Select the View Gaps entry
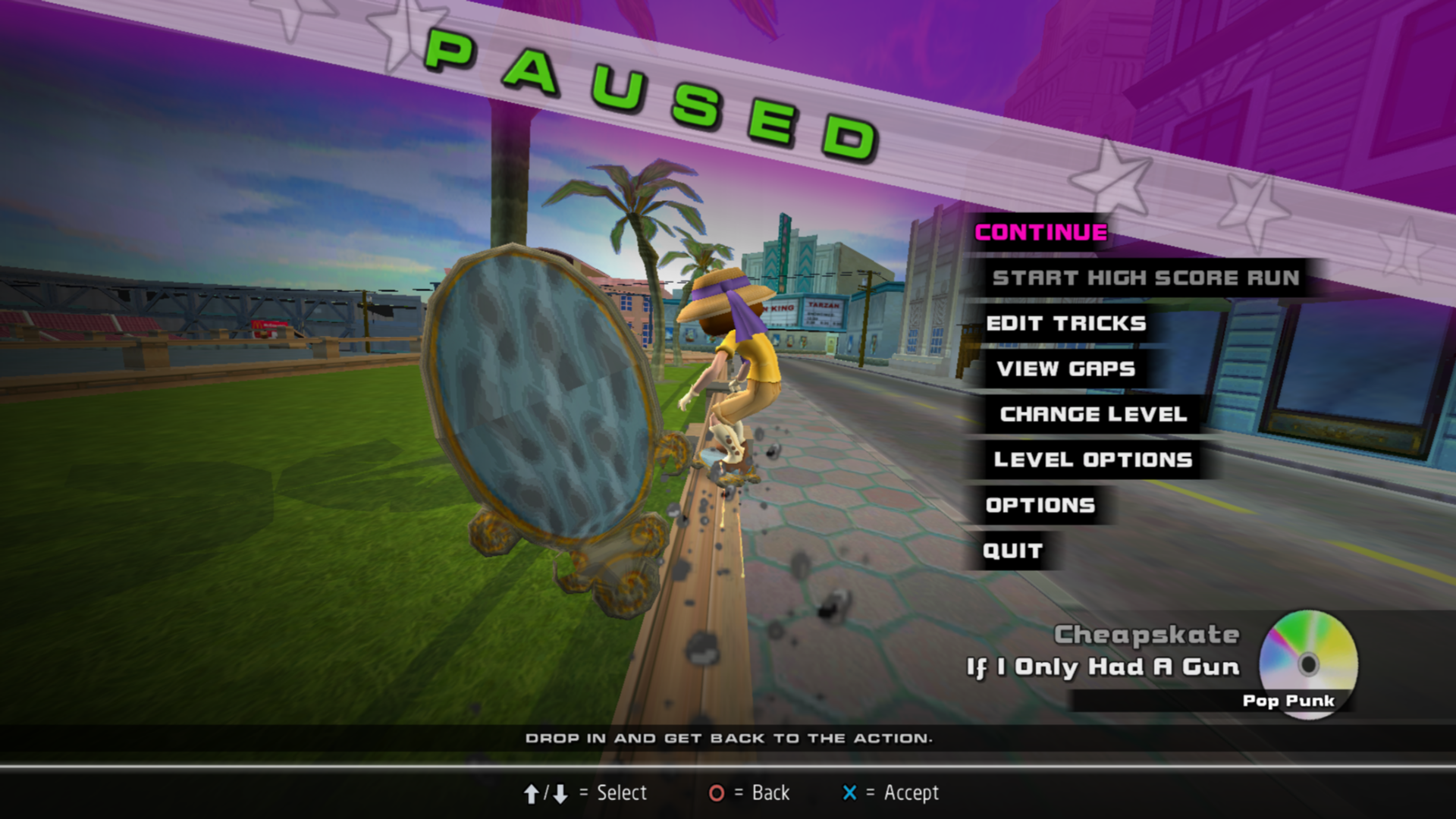 tap(1065, 369)
